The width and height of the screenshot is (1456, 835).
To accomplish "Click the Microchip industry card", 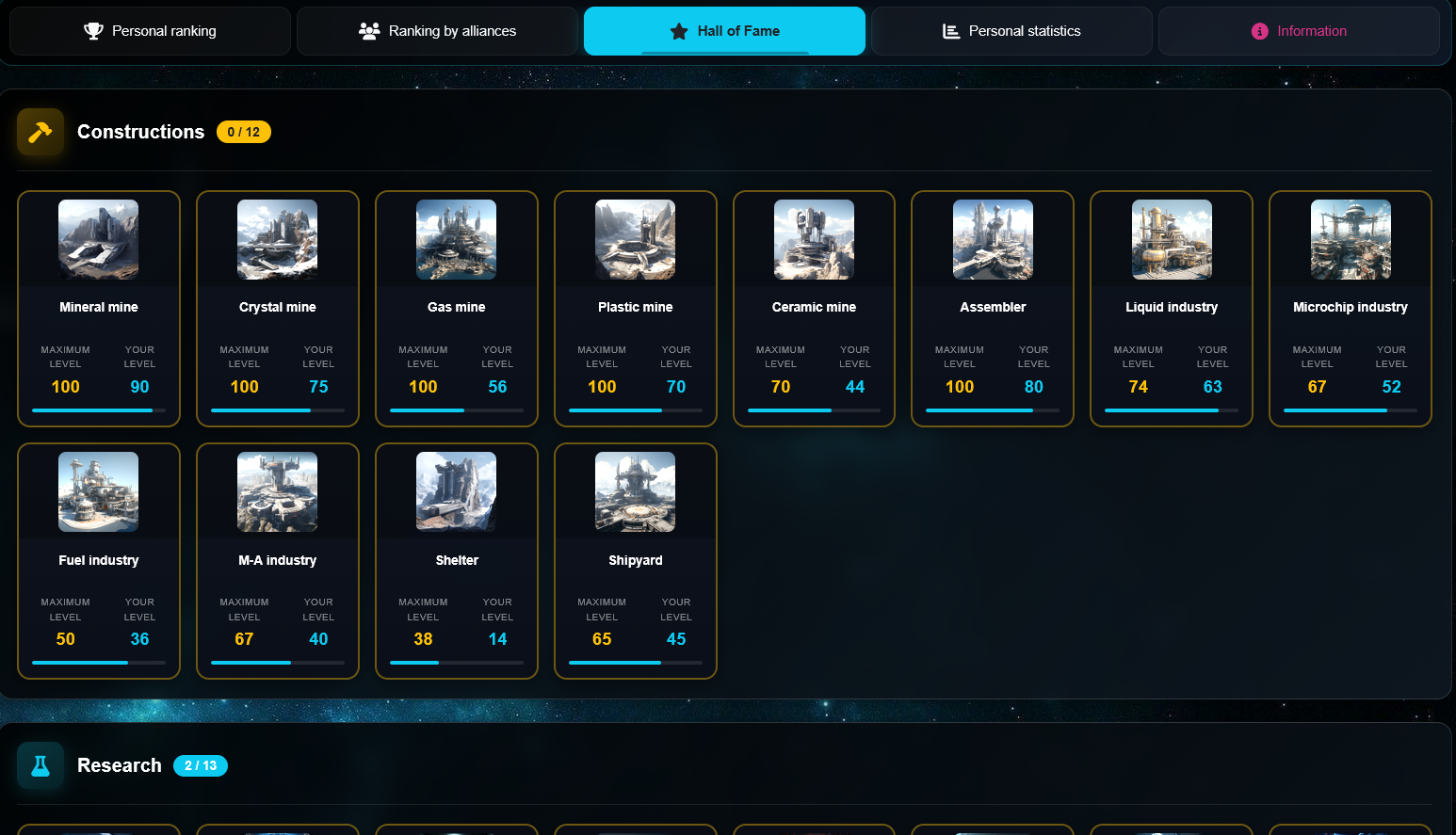I will pyautogui.click(x=1351, y=309).
